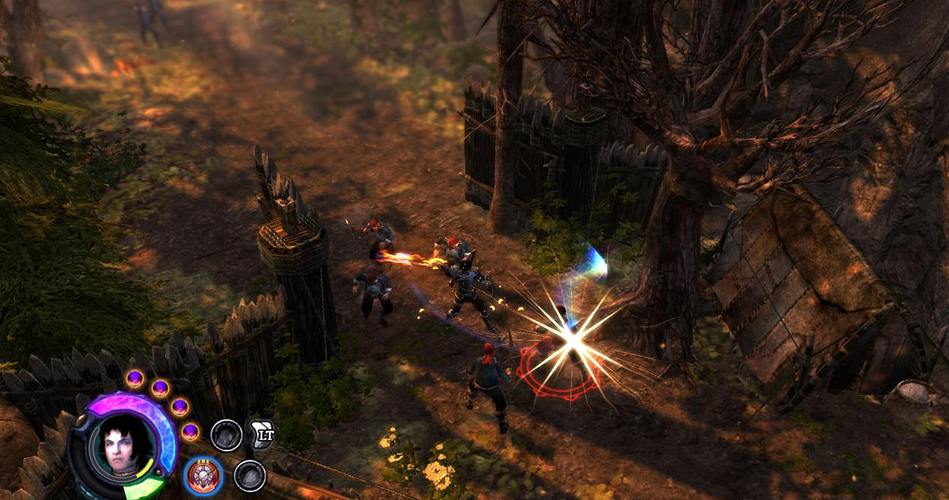Image resolution: width=949 pixels, height=500 pixels.
Task: Click the dark-haired hero portrait
Action: click(121, 444)
